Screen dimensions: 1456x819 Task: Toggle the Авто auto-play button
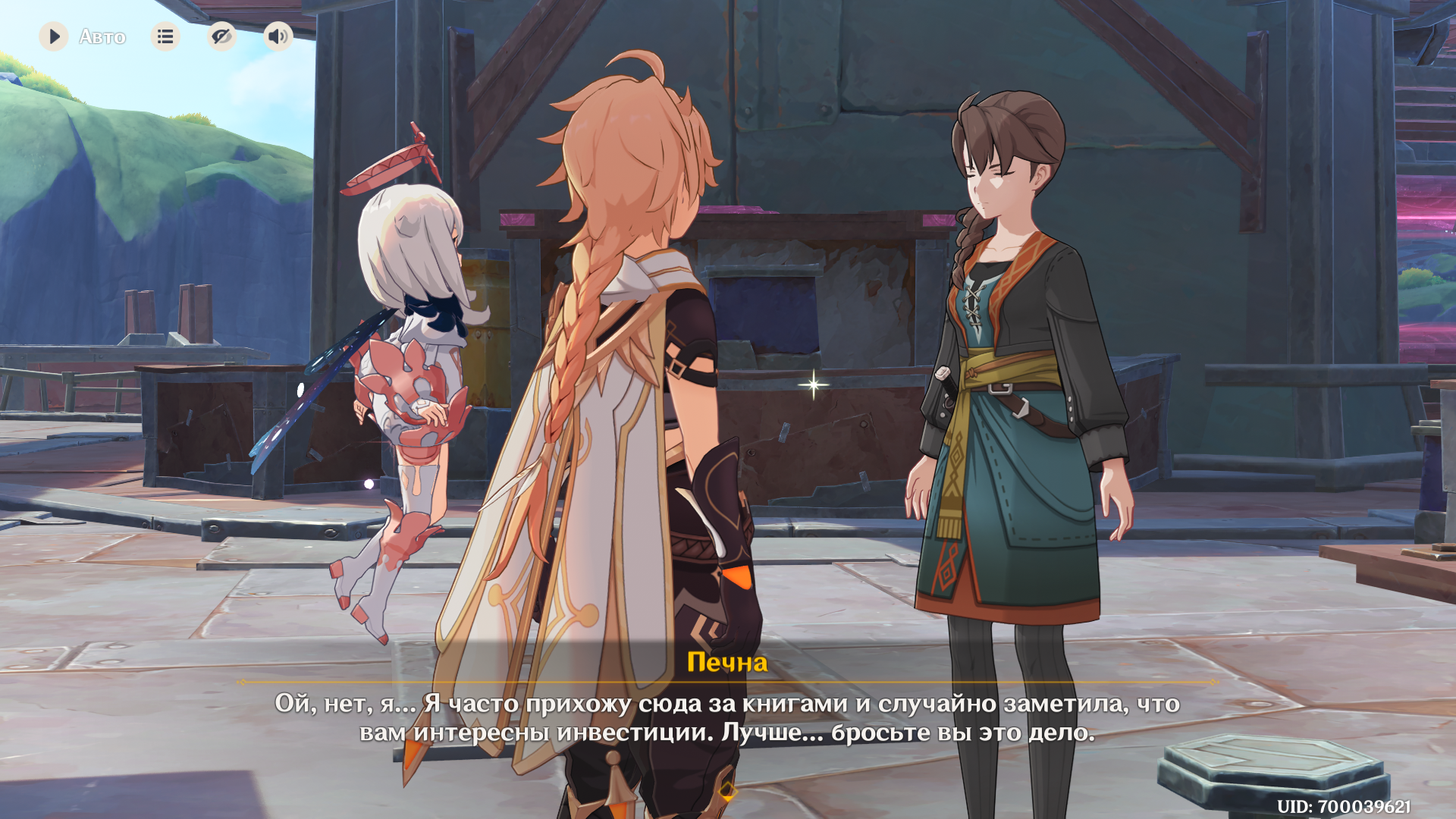tap(55, 36)
